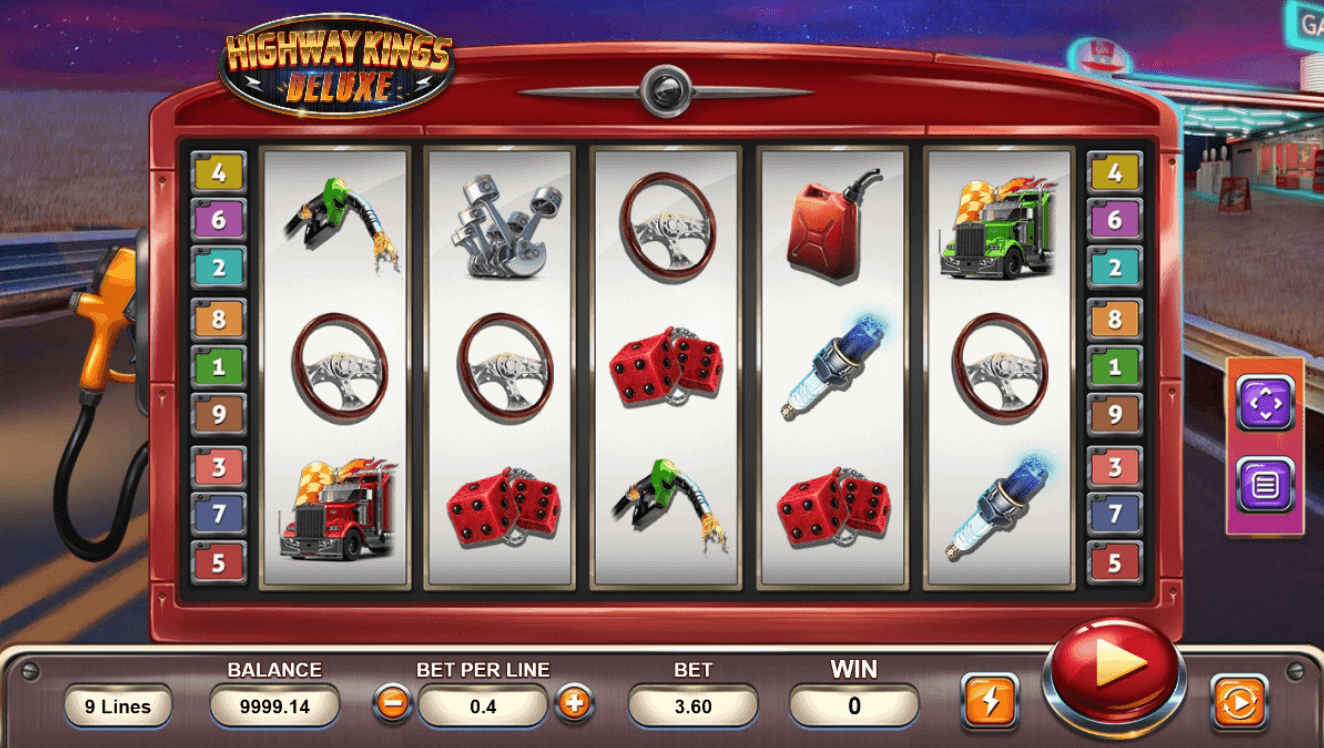Image resolution: width=1324 pixels, height=748 pixels.
Task: Adjust bet value in the 0.4 field
Action: [482, 705]
